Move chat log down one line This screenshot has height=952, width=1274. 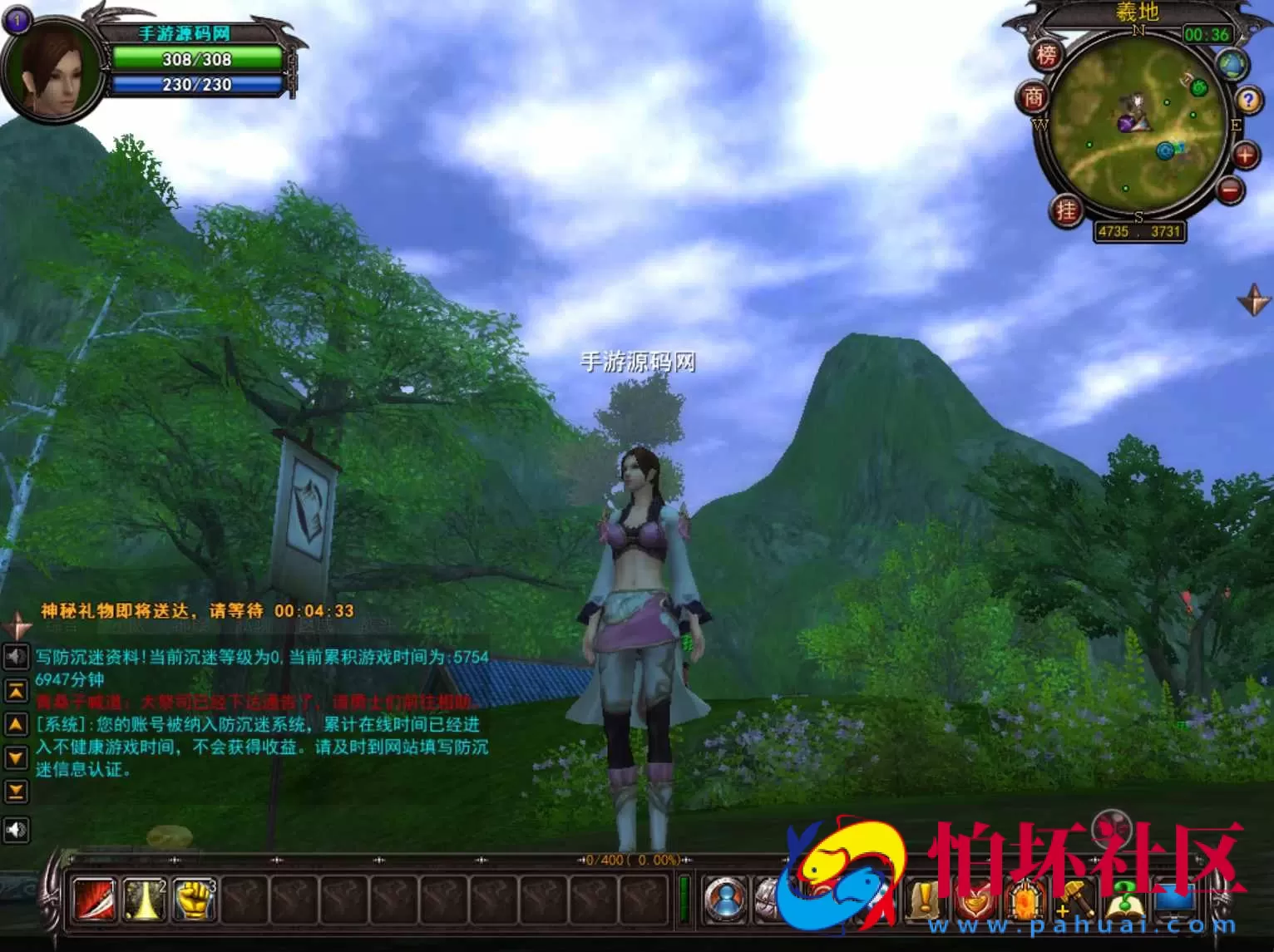16,757
